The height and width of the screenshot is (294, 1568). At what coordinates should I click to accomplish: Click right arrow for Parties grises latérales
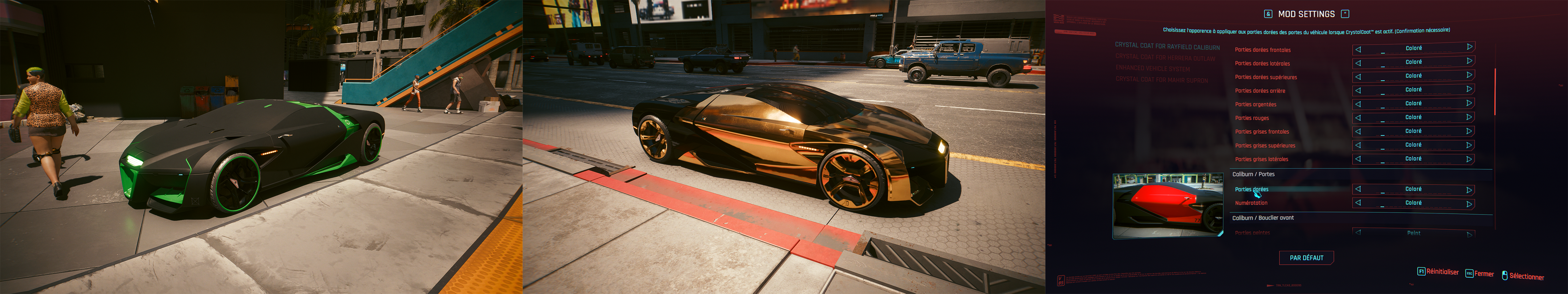click(1469, 159)
